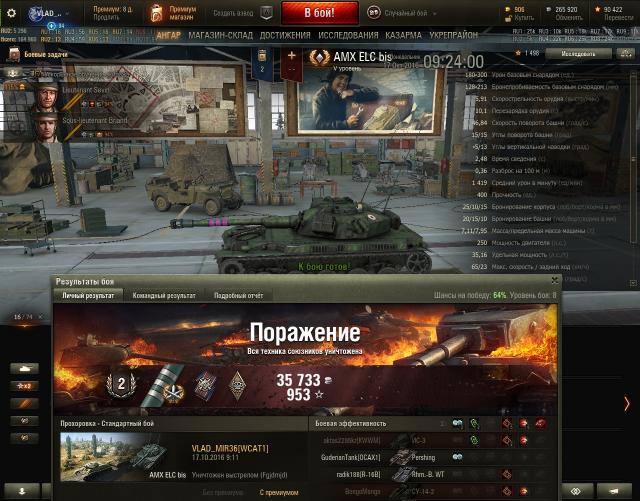Open the Случайный бой battle mode dropdown
The image size is (640, 501).
pyautogui.click(x=406, y=14)
